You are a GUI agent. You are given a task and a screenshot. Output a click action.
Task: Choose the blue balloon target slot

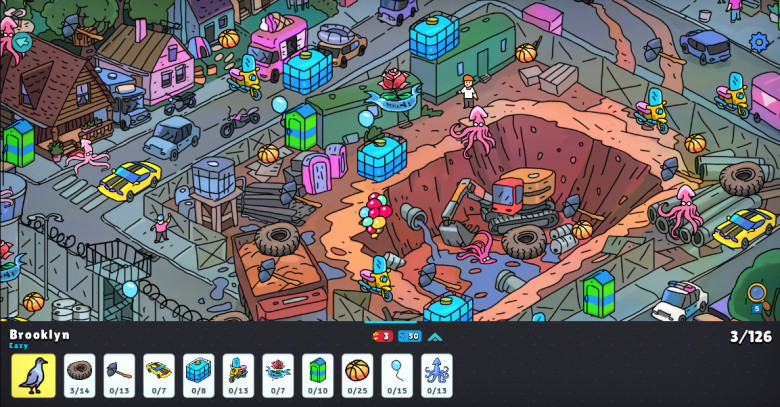(397, 375)
